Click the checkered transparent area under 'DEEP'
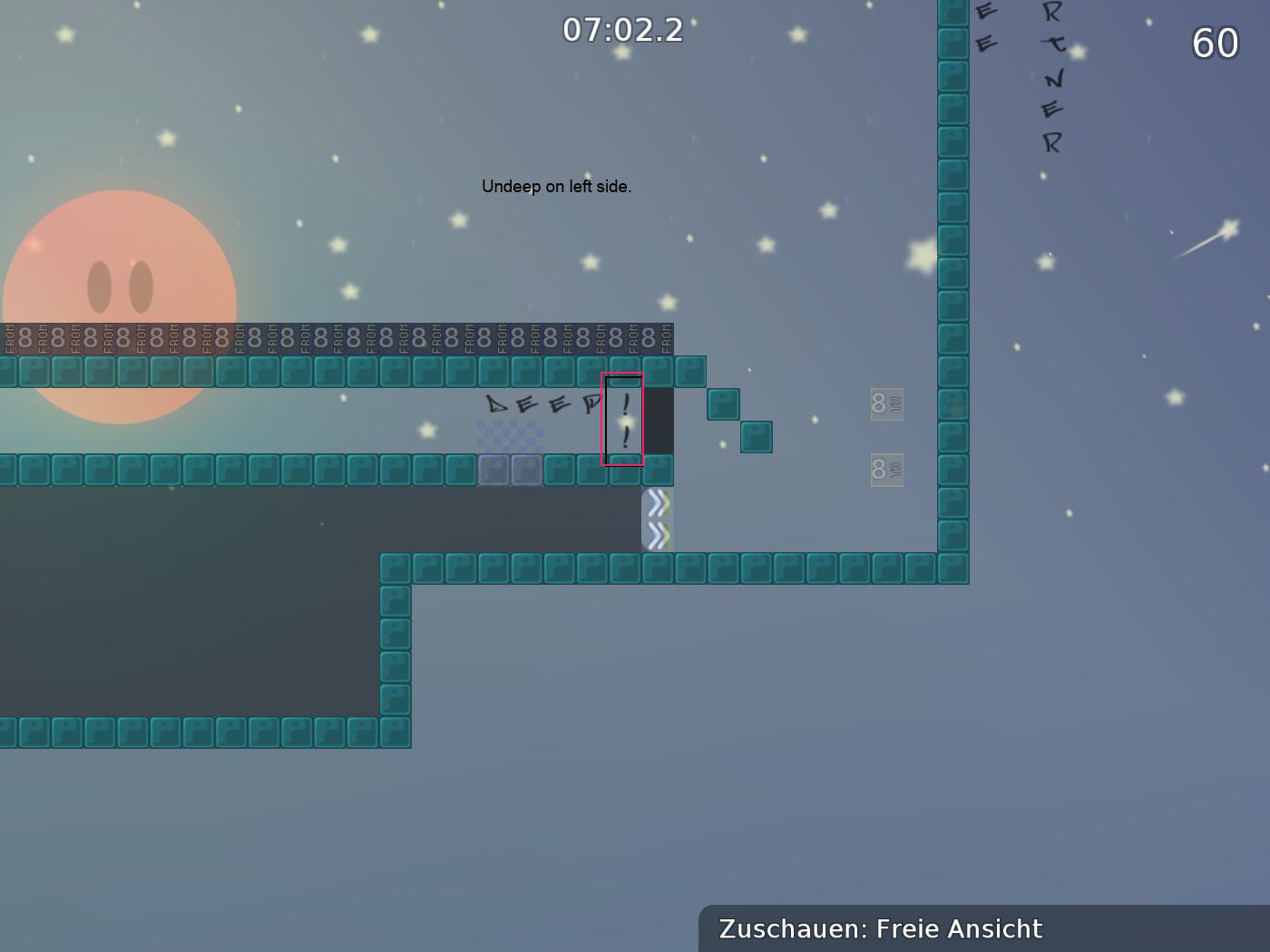The height and width of the screenshot is (952, 1270). tap(511, 435)
